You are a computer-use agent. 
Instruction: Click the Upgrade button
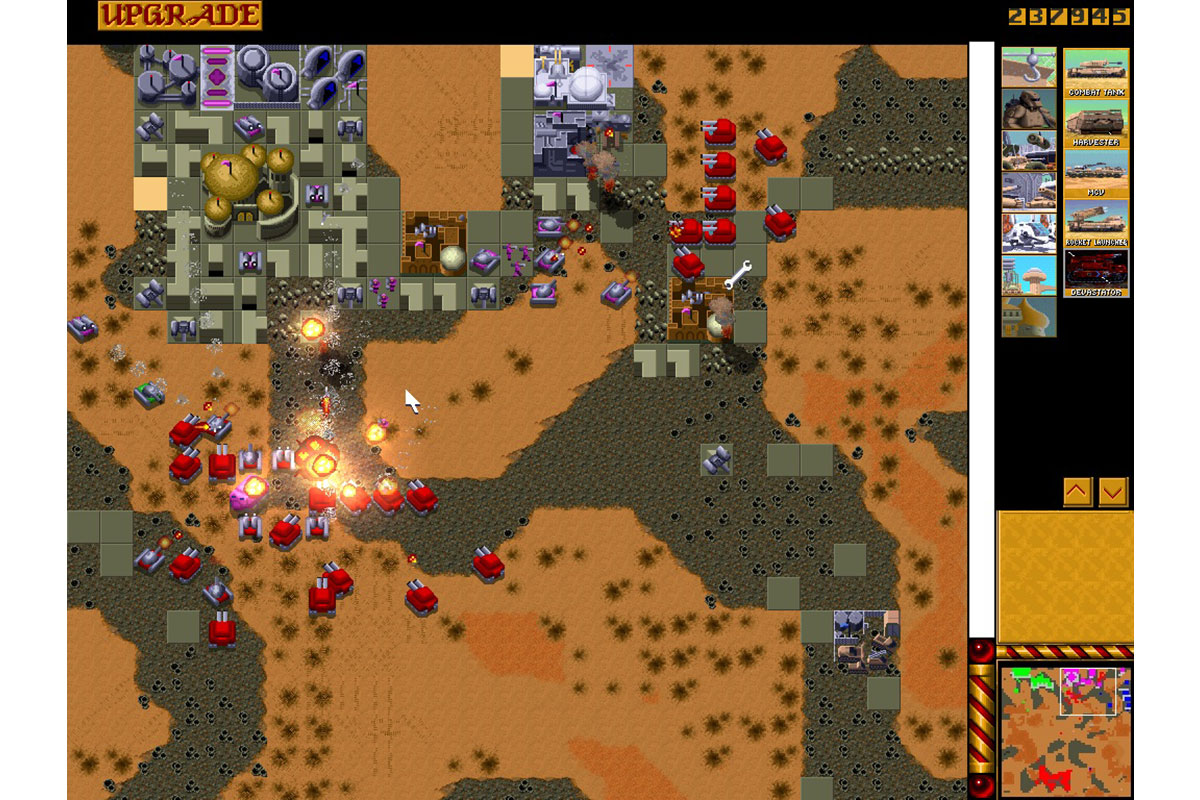180,15
